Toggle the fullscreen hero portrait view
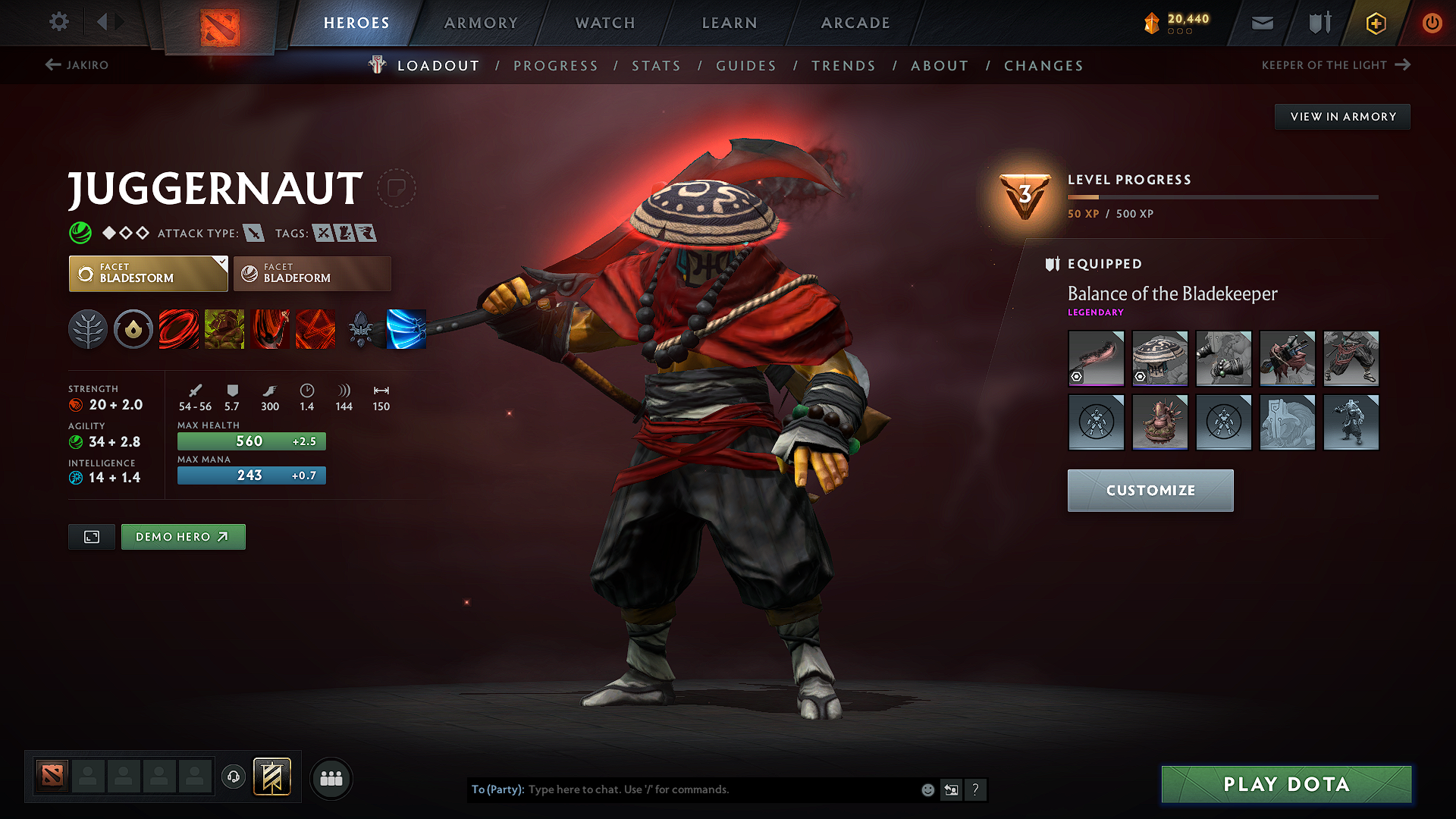 pos(91,536)
